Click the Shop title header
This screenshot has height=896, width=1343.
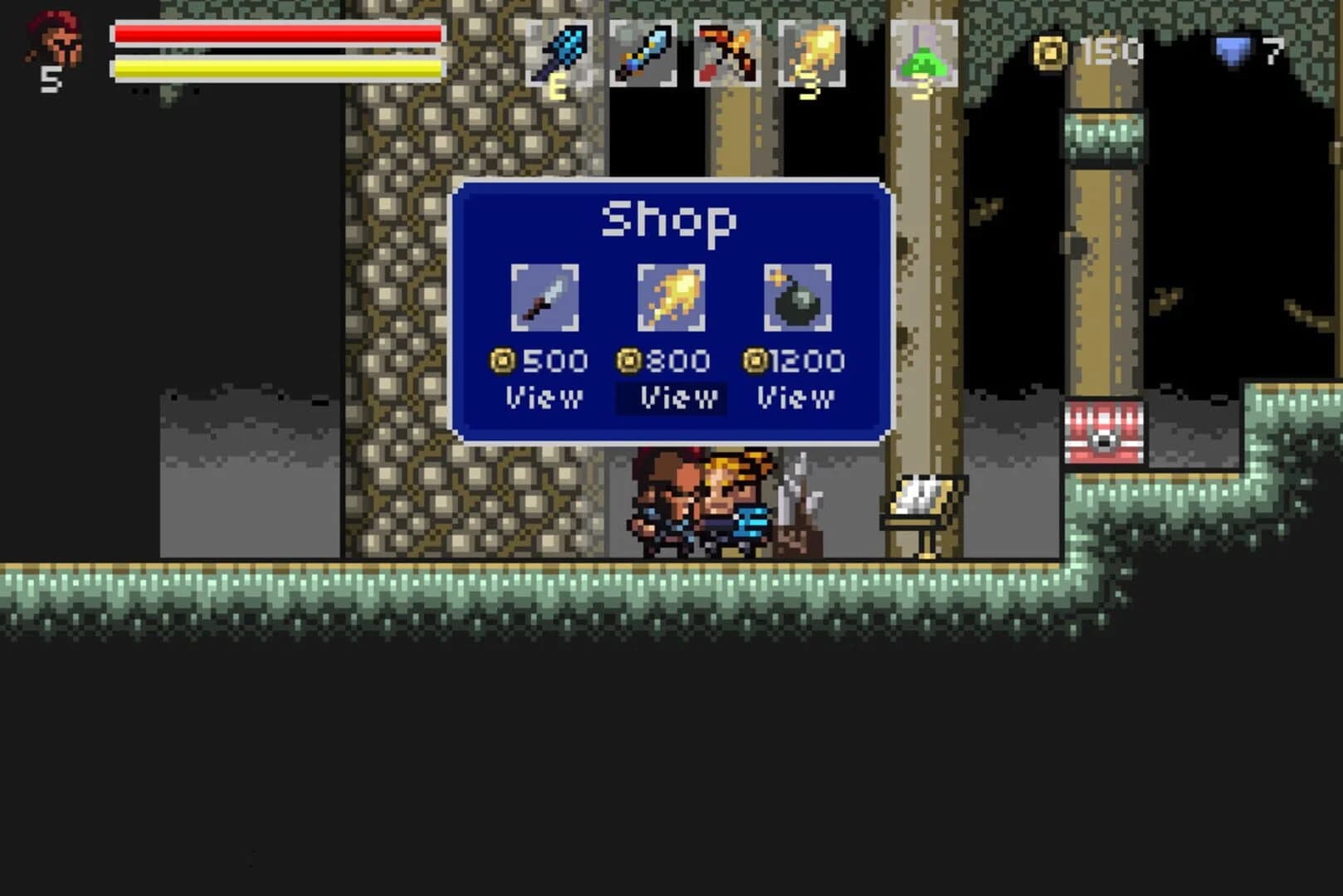(669, 217)
